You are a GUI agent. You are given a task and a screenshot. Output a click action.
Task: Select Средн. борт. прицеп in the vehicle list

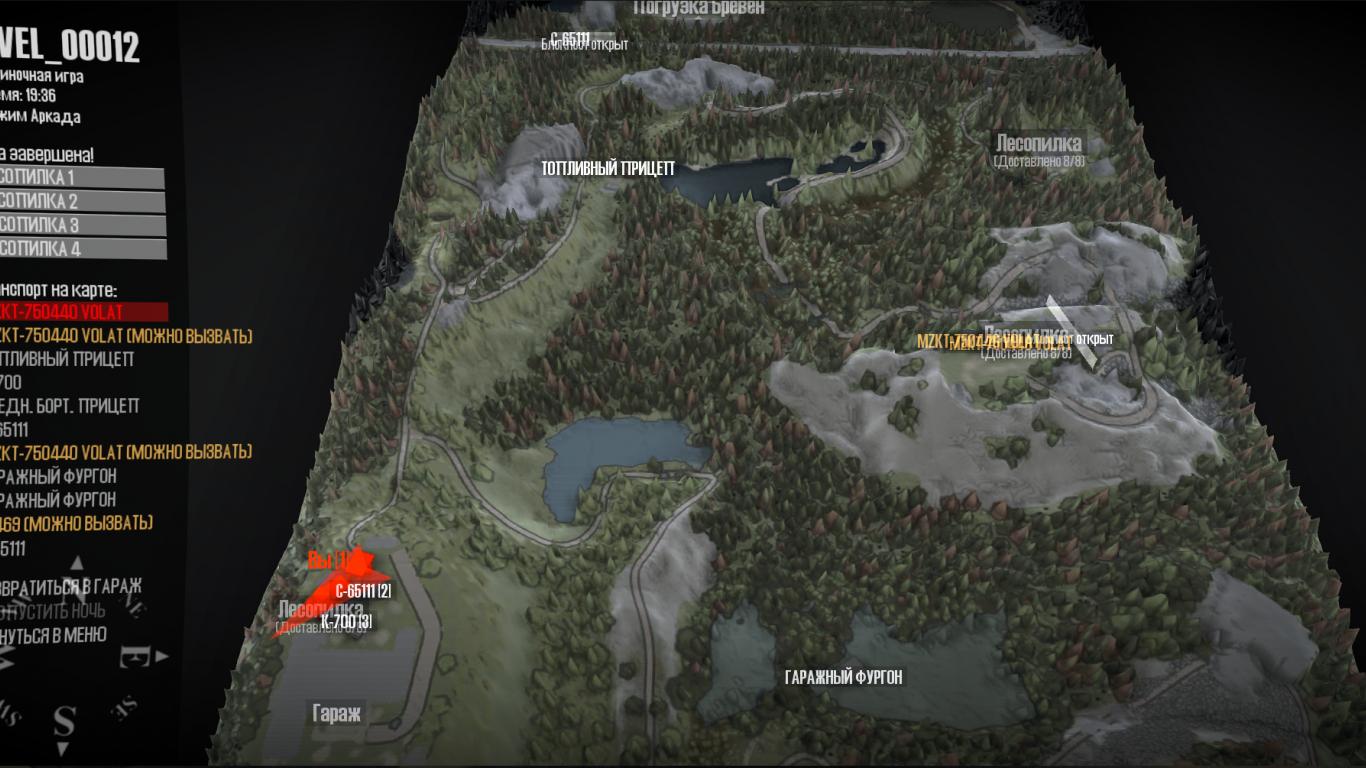tap(70, 406)
